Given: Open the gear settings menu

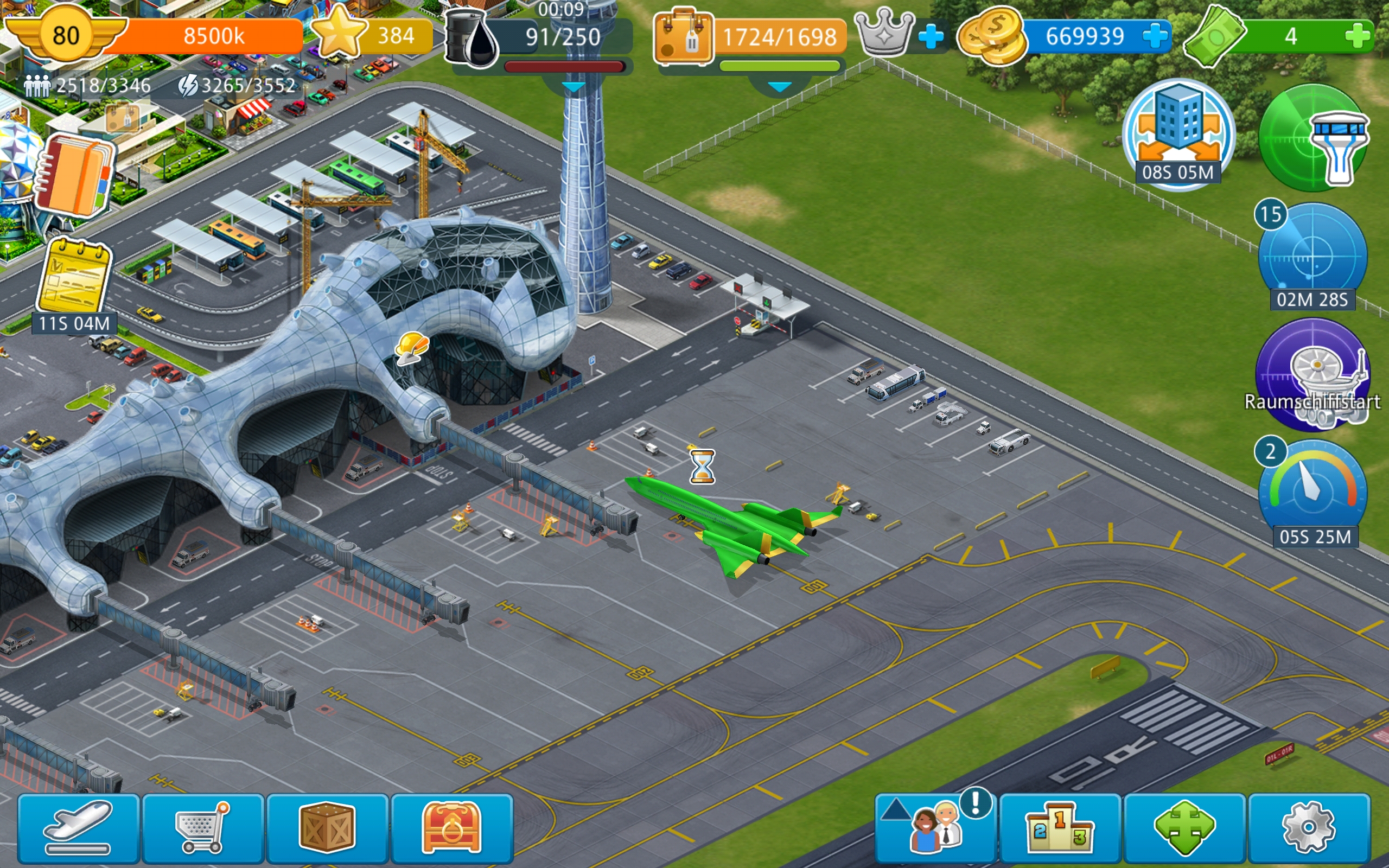Looking at the screenshot, I should [1309, 827].
